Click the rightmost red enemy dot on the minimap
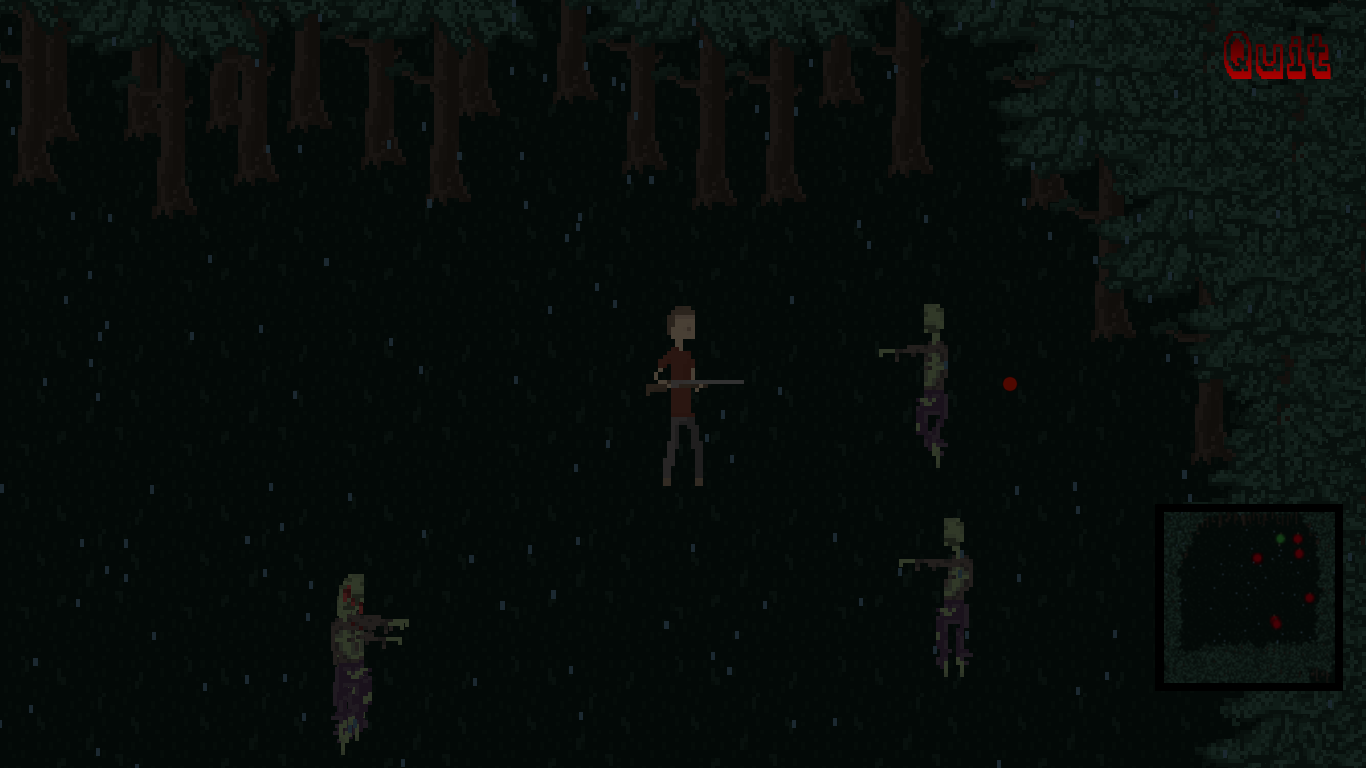This screenshot has width=1366, height=768. click(x=1310, y=598)
